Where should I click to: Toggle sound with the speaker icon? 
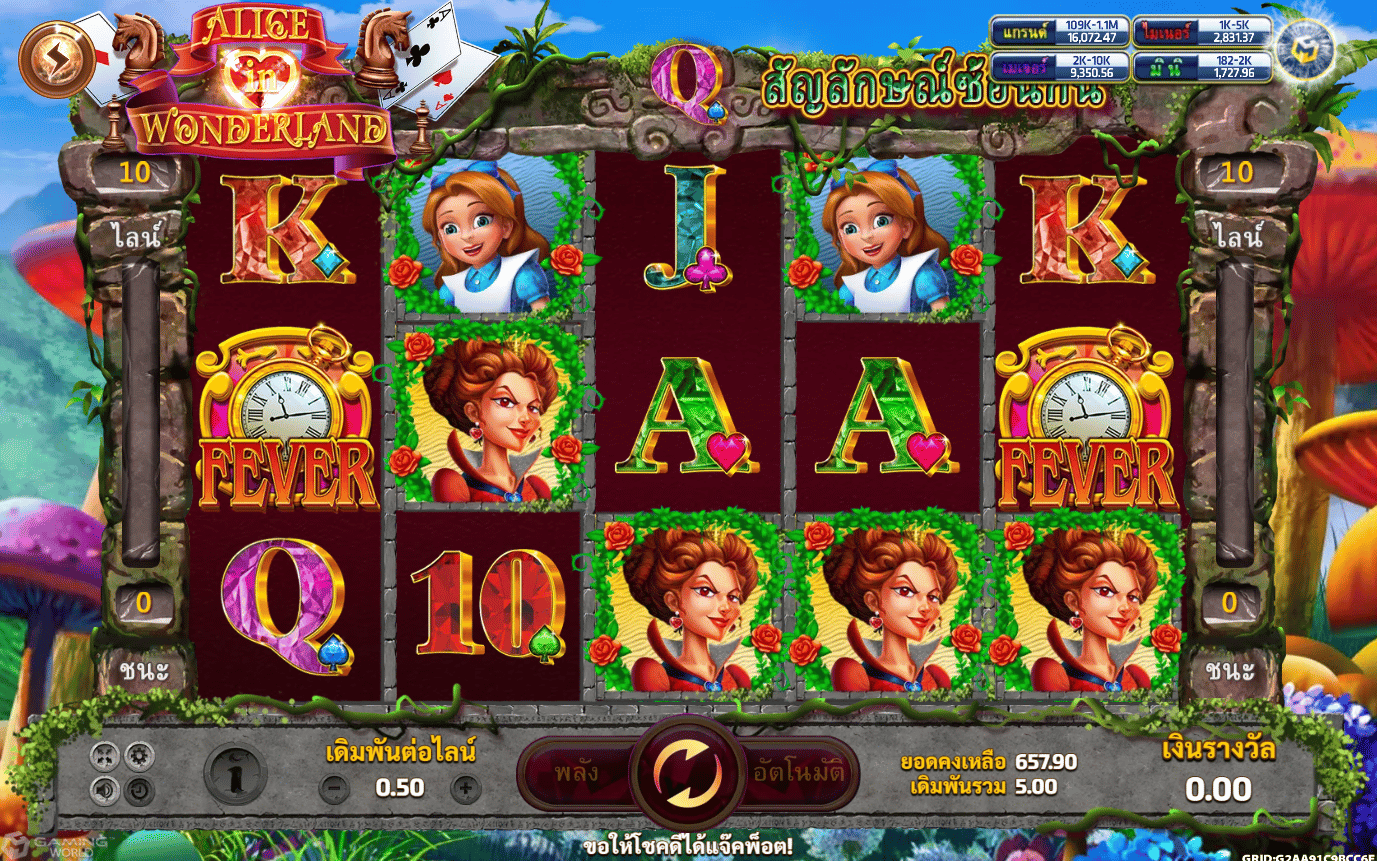tap(104, 791)
